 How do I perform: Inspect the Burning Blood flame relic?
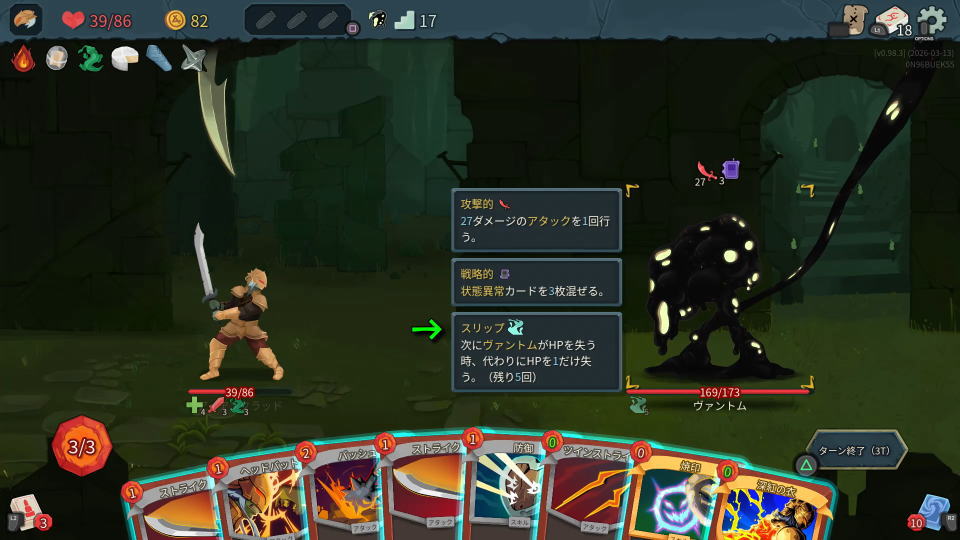(23, 59)
